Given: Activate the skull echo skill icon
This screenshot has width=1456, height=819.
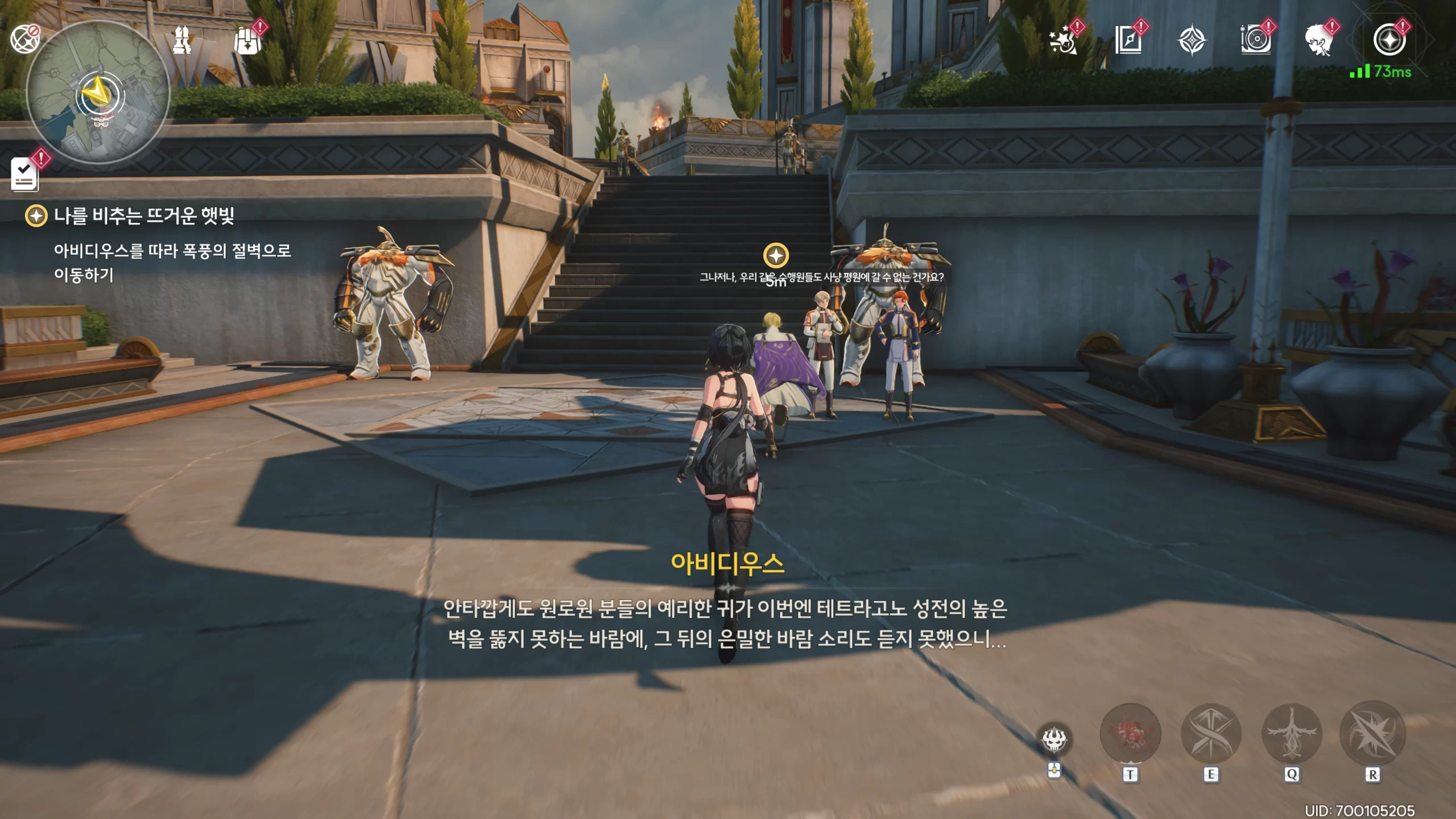Looking at the screenshot, I should click(x=1054, y=739).
